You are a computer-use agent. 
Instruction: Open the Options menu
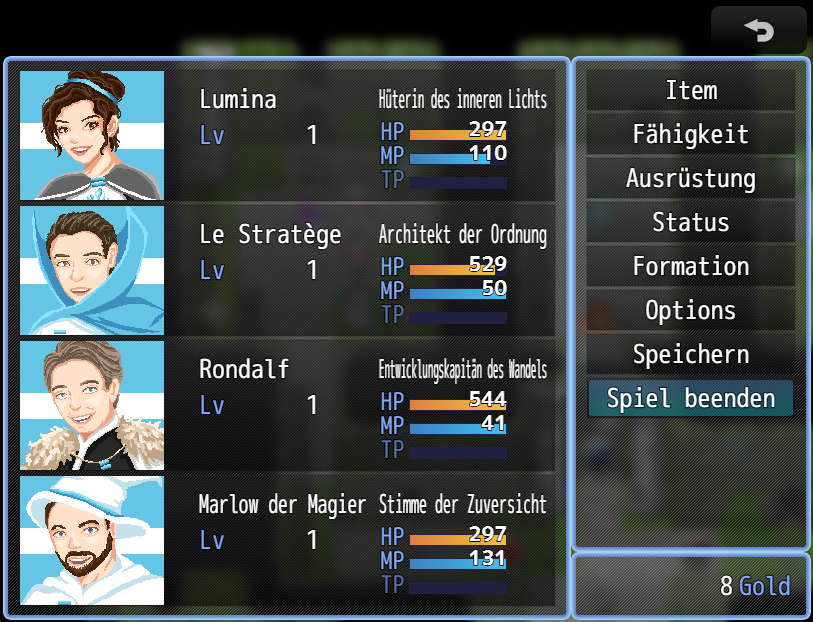(x=690, y=311)
